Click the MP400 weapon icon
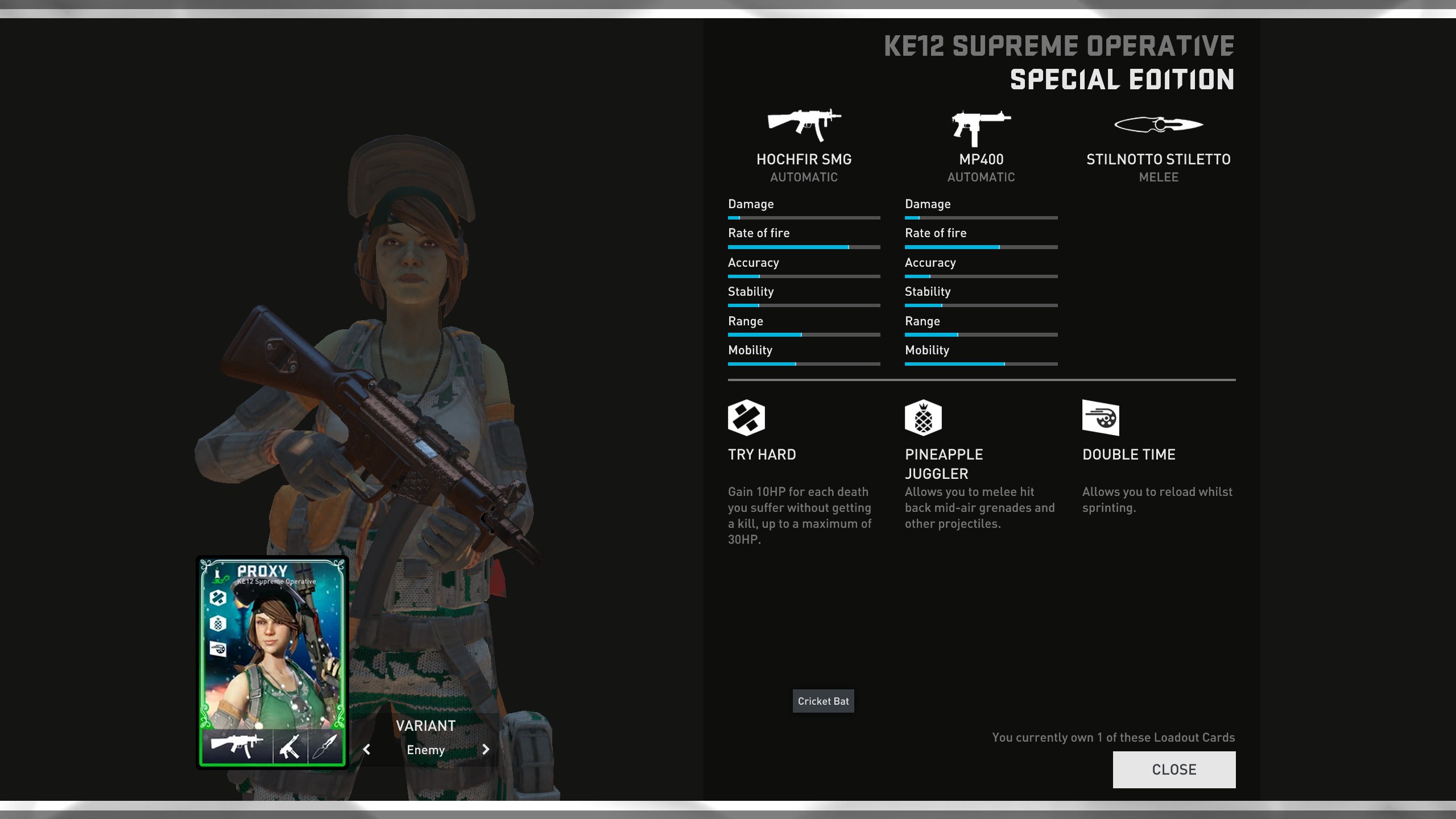1456x819 pixels. pyautogui.click(x=981, y=127)
